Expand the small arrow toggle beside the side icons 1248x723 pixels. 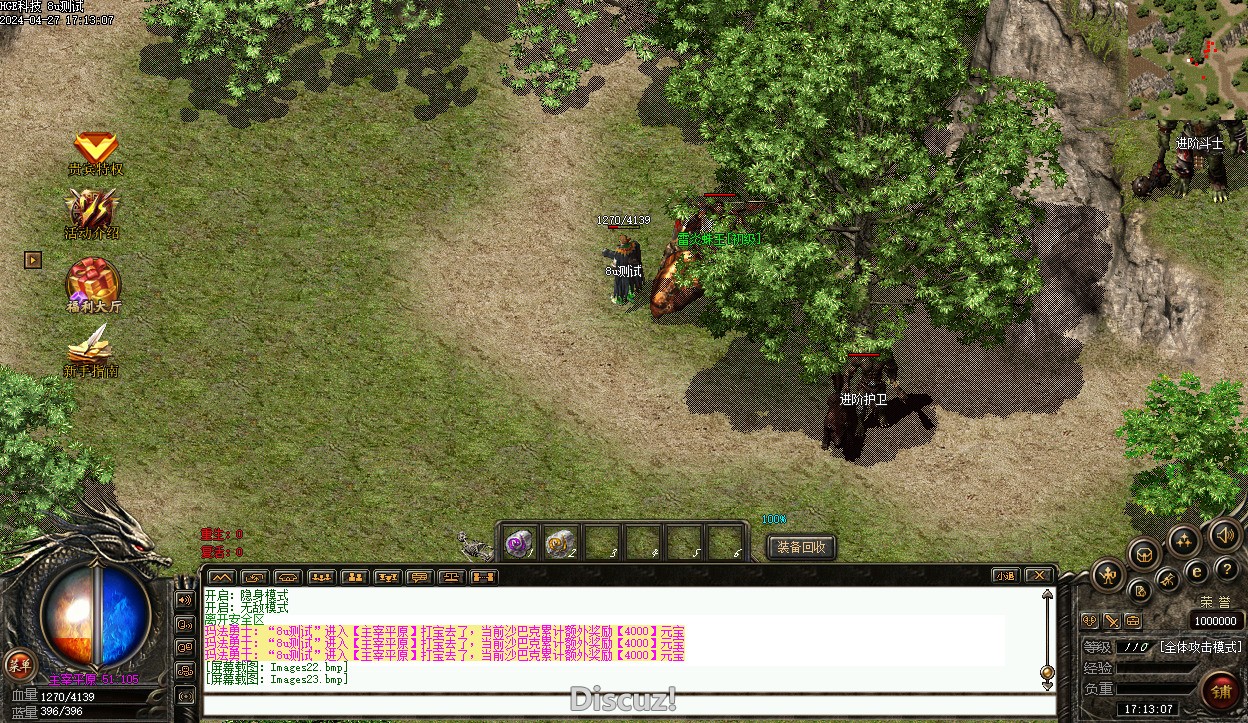click(x=33, y=260)
